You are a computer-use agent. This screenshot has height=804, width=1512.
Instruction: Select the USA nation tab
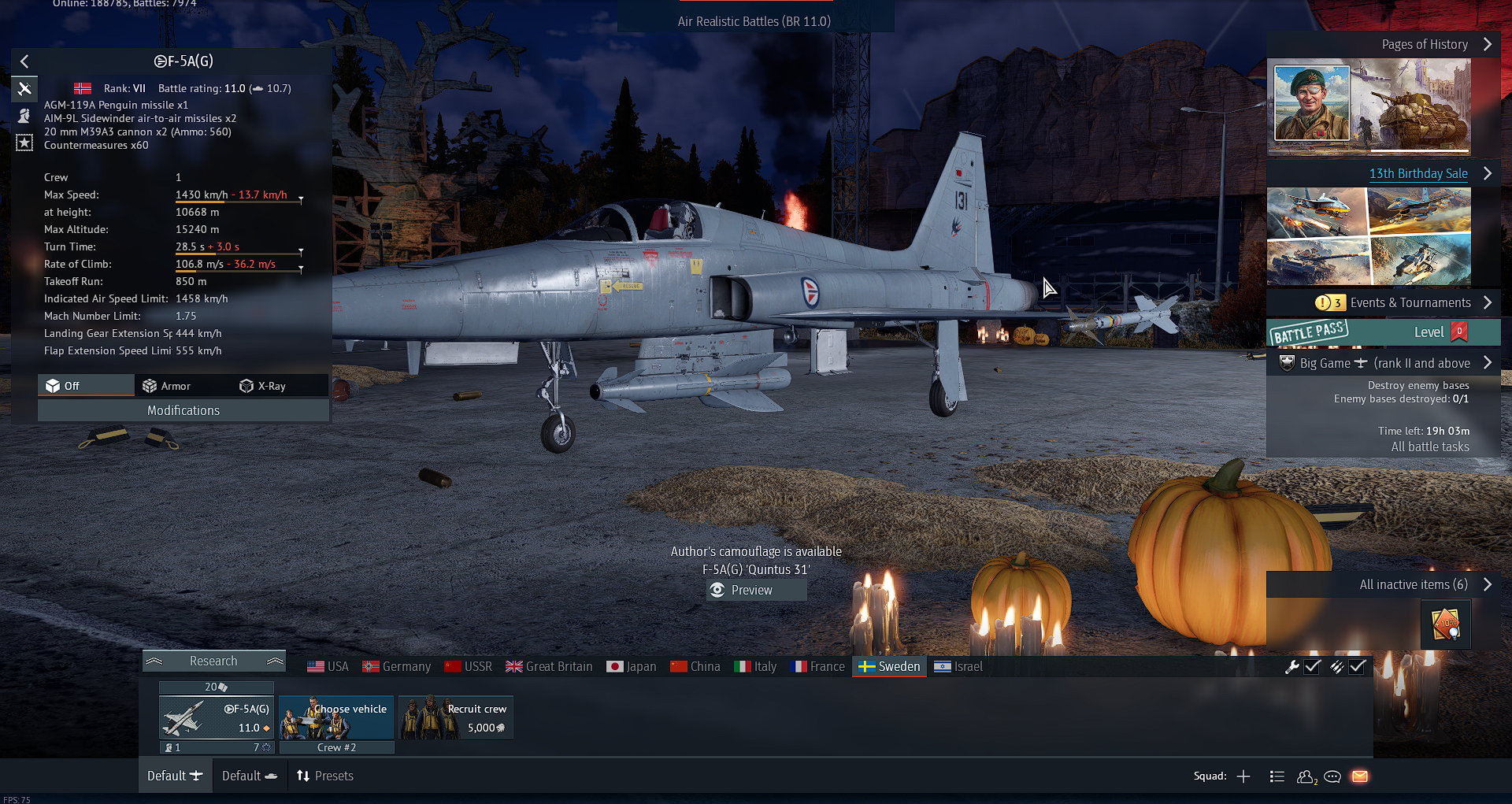pos(328,666)
